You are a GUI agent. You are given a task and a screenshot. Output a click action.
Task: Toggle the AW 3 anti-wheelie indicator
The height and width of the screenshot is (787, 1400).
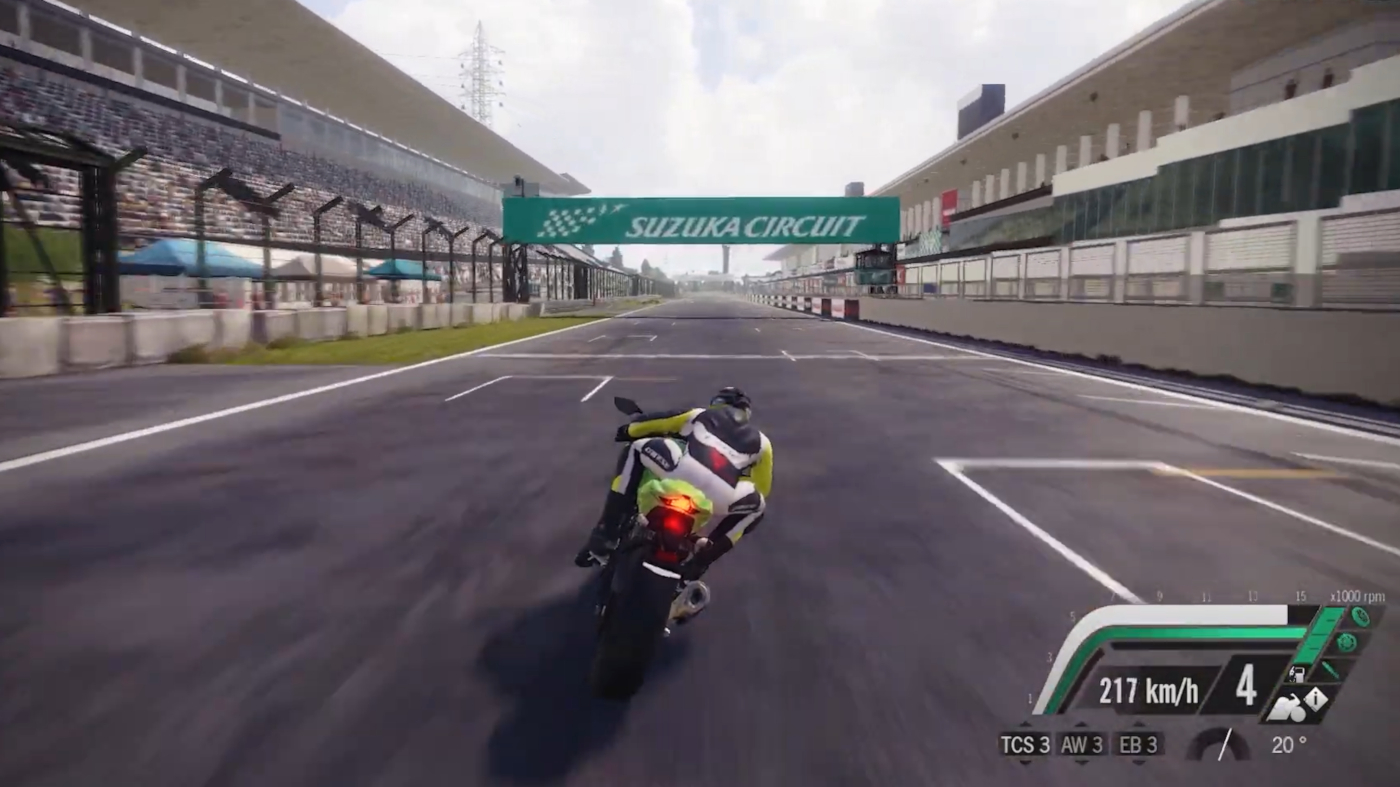(x=1080, y=745)
